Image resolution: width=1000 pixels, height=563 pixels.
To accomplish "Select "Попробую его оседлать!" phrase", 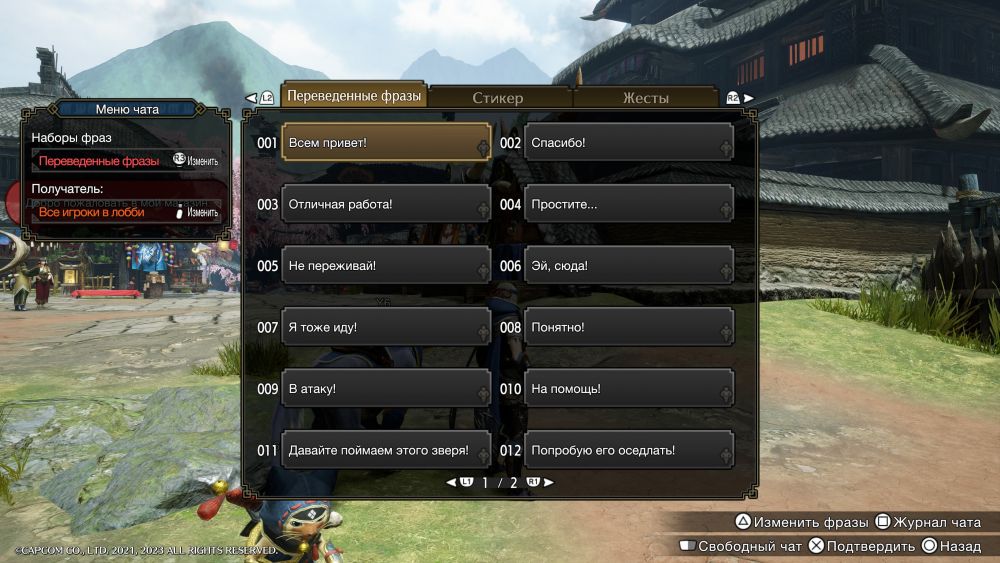I will pos(628,450).
